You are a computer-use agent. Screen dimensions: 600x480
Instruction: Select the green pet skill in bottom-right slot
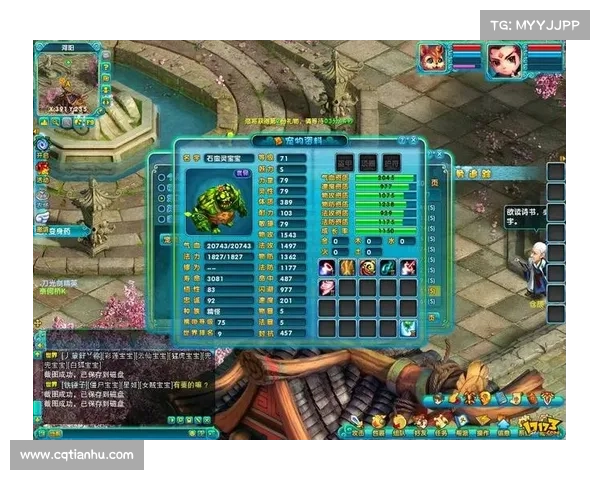pyautogui.click(x=407, y=327)
